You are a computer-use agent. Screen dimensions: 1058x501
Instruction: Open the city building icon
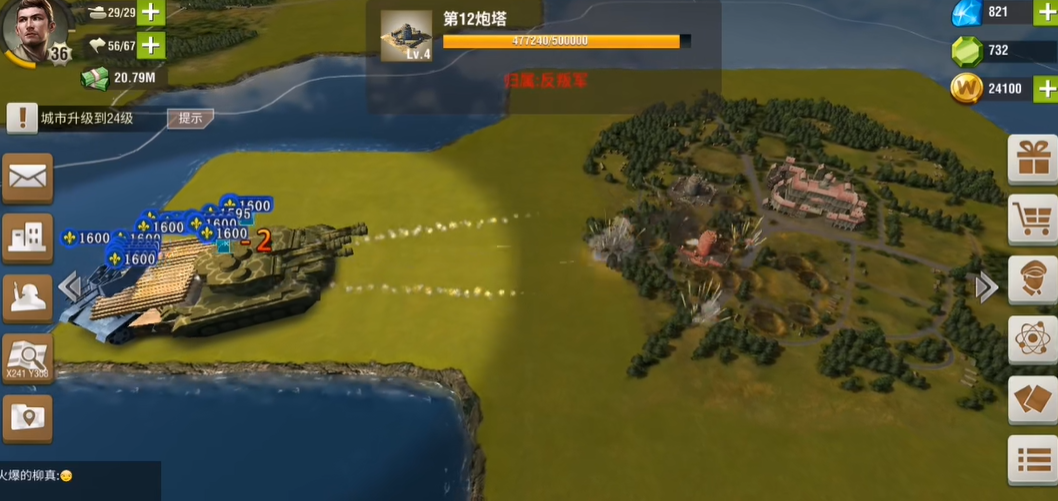[x=27, y=238]
